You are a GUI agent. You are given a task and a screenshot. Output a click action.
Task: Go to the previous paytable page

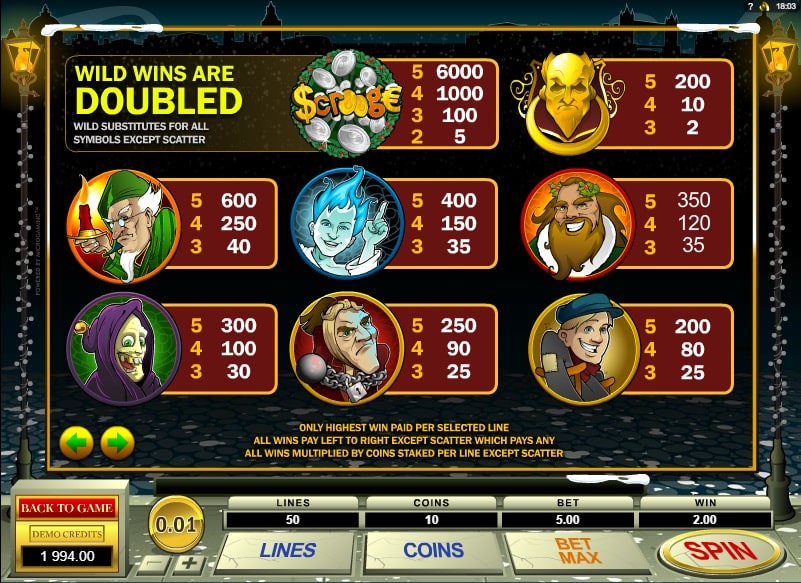click(x=77, y=441)
